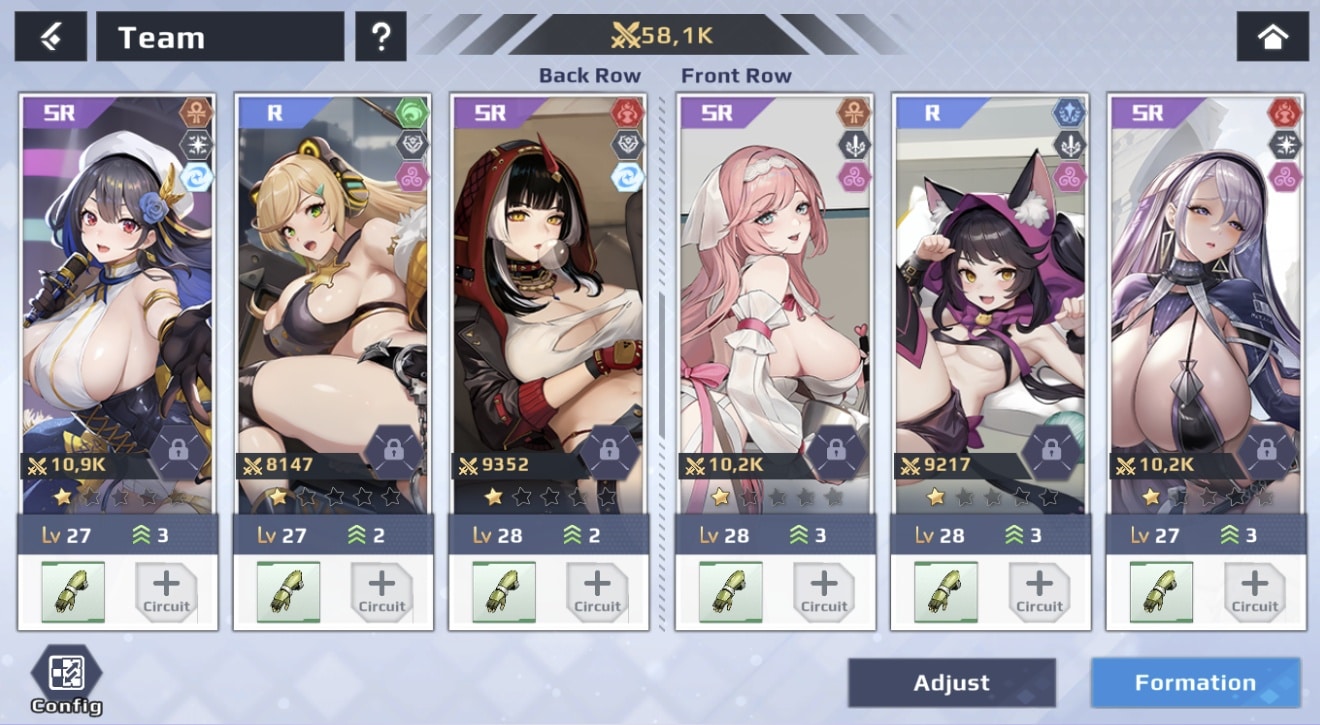Screen dimensions: 1320x725
Task: Add a Circuit to the 9217 power character
Action: (x=1039, y=592)
